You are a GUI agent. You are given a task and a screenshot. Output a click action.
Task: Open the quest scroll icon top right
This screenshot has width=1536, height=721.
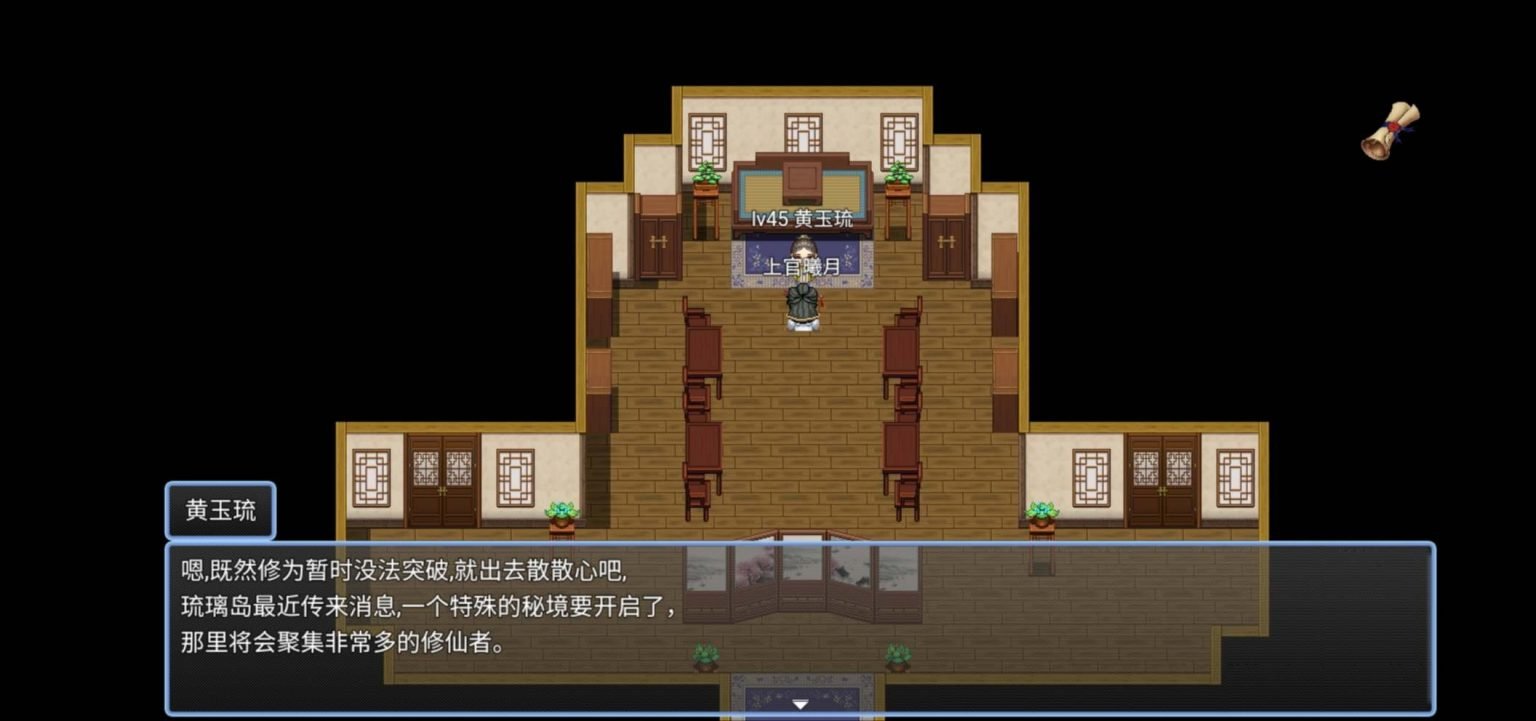[1392, 130]
